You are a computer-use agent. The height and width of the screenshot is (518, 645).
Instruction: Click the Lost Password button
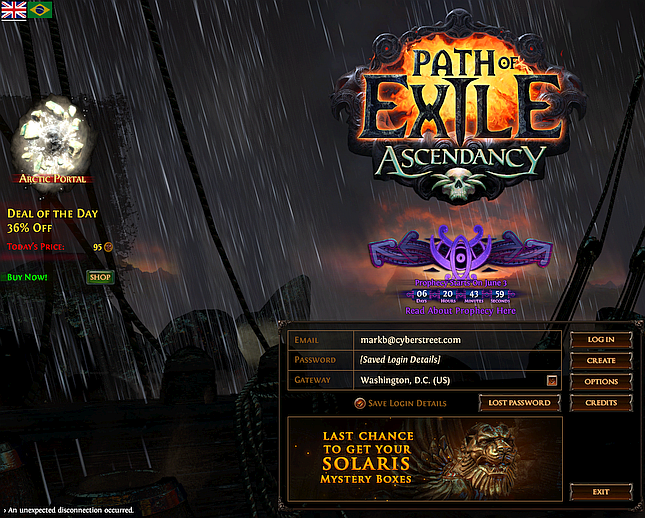pos(520,402)
